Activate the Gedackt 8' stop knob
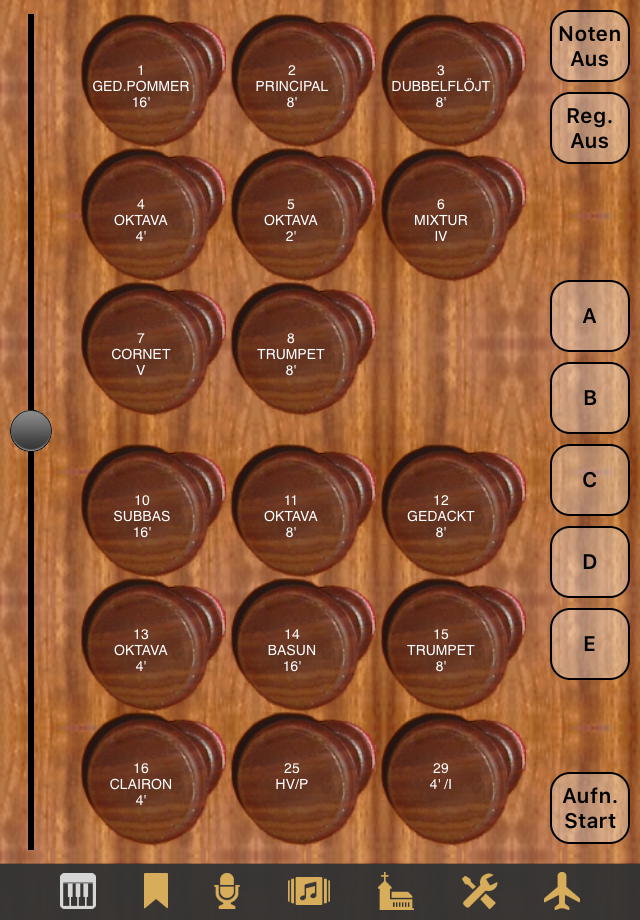The height and width of the screenshot is (920, 640). pyautogui.click(x=441, y=516)
